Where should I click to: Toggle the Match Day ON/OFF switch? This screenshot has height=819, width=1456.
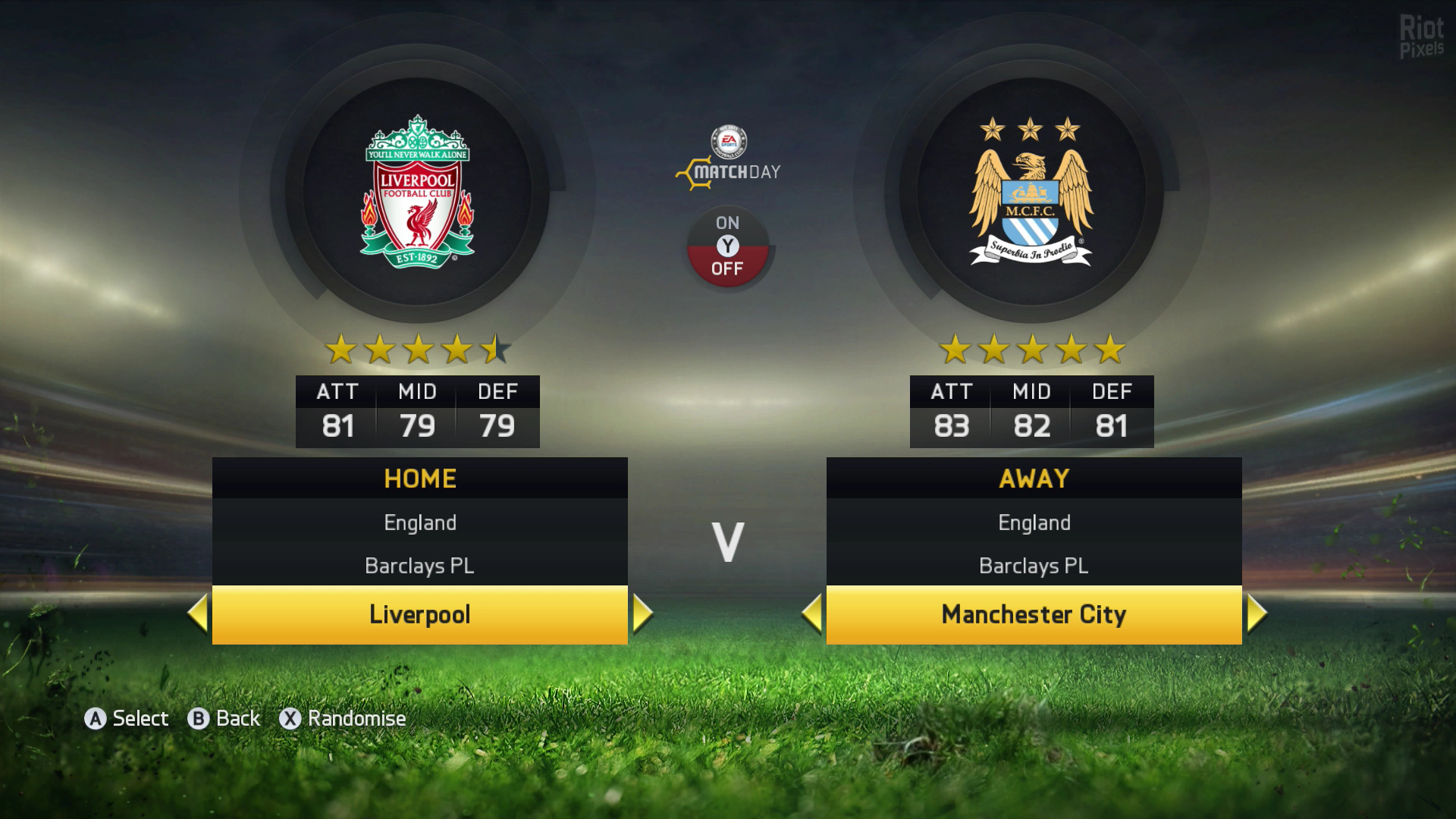(x=727, y=246)
